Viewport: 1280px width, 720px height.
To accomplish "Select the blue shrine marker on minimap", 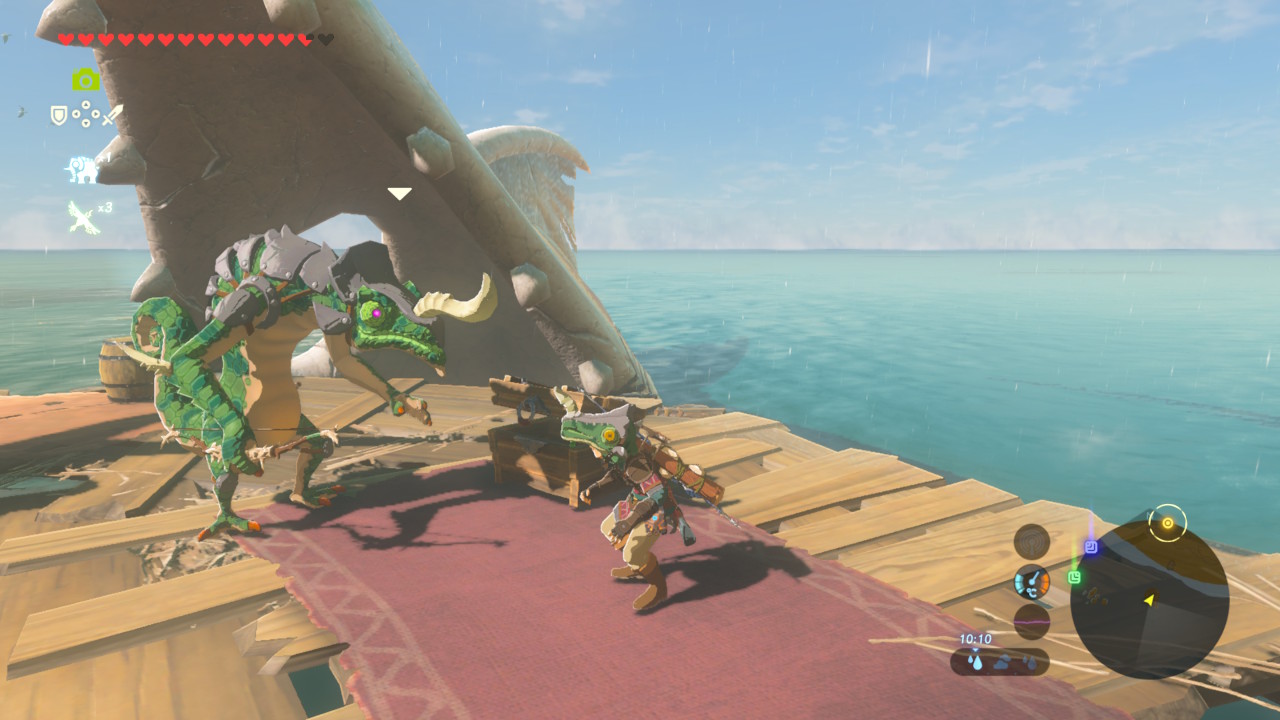I will [x=1091, y=547].
